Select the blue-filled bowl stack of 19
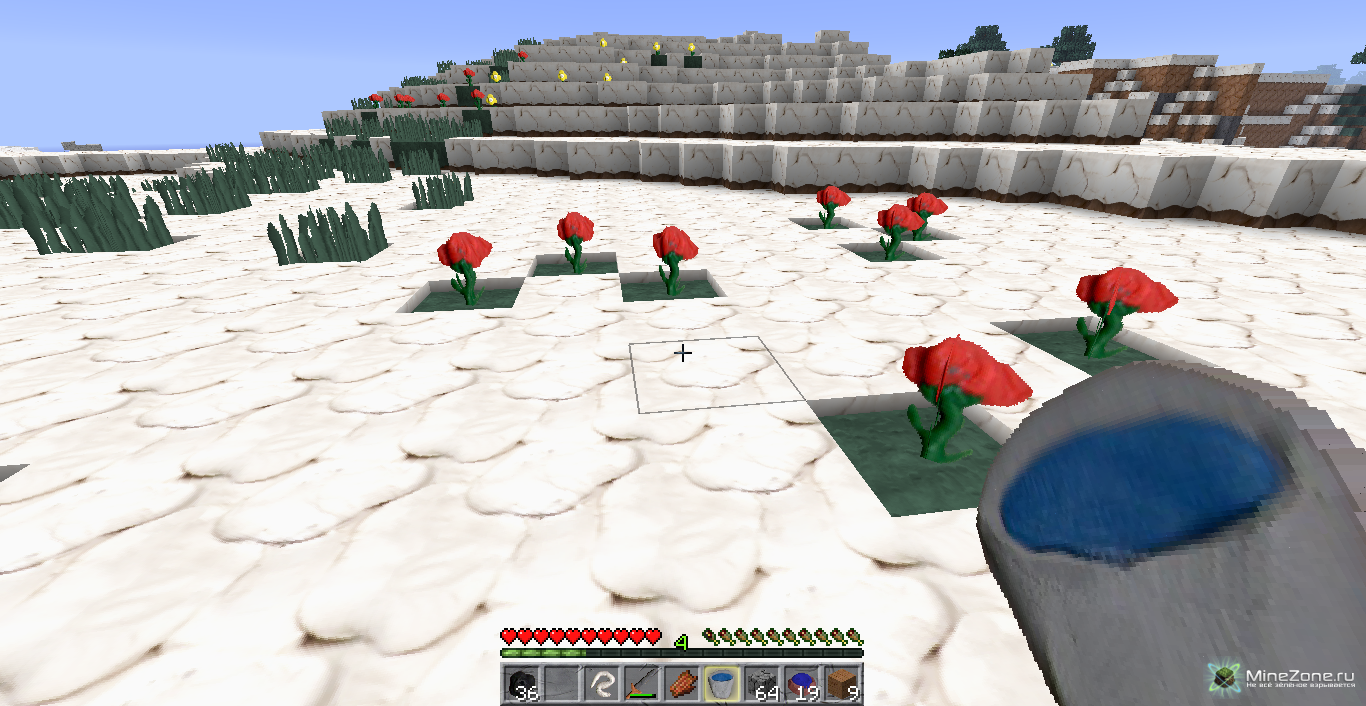The image size is (1366, 706). pyautogui.click(x=801, y=685)
